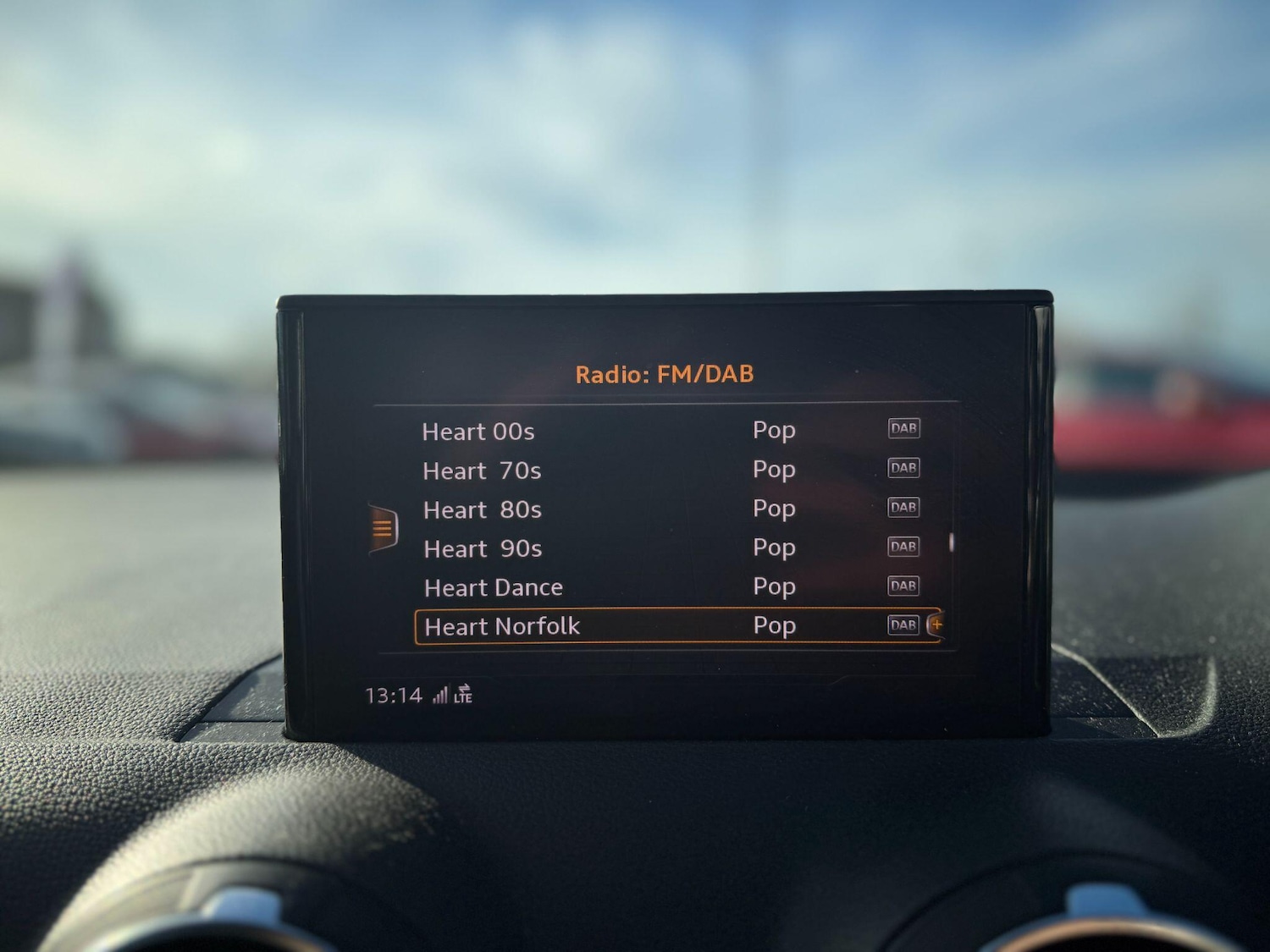Select the Heart 70s station
Screen dimensions: 1270x952
[x=482, y=470]
